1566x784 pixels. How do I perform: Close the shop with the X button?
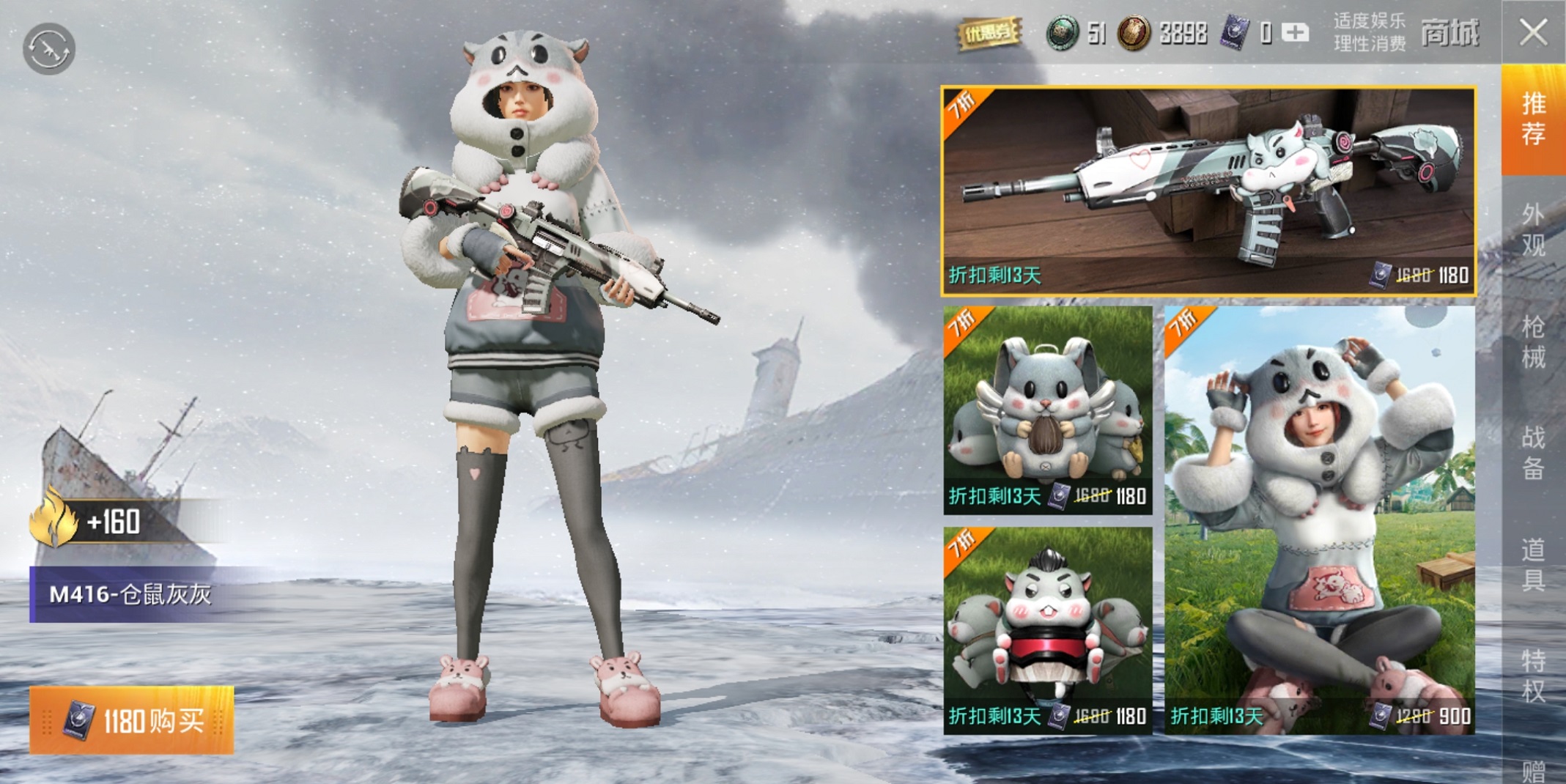pos(1533,33)
